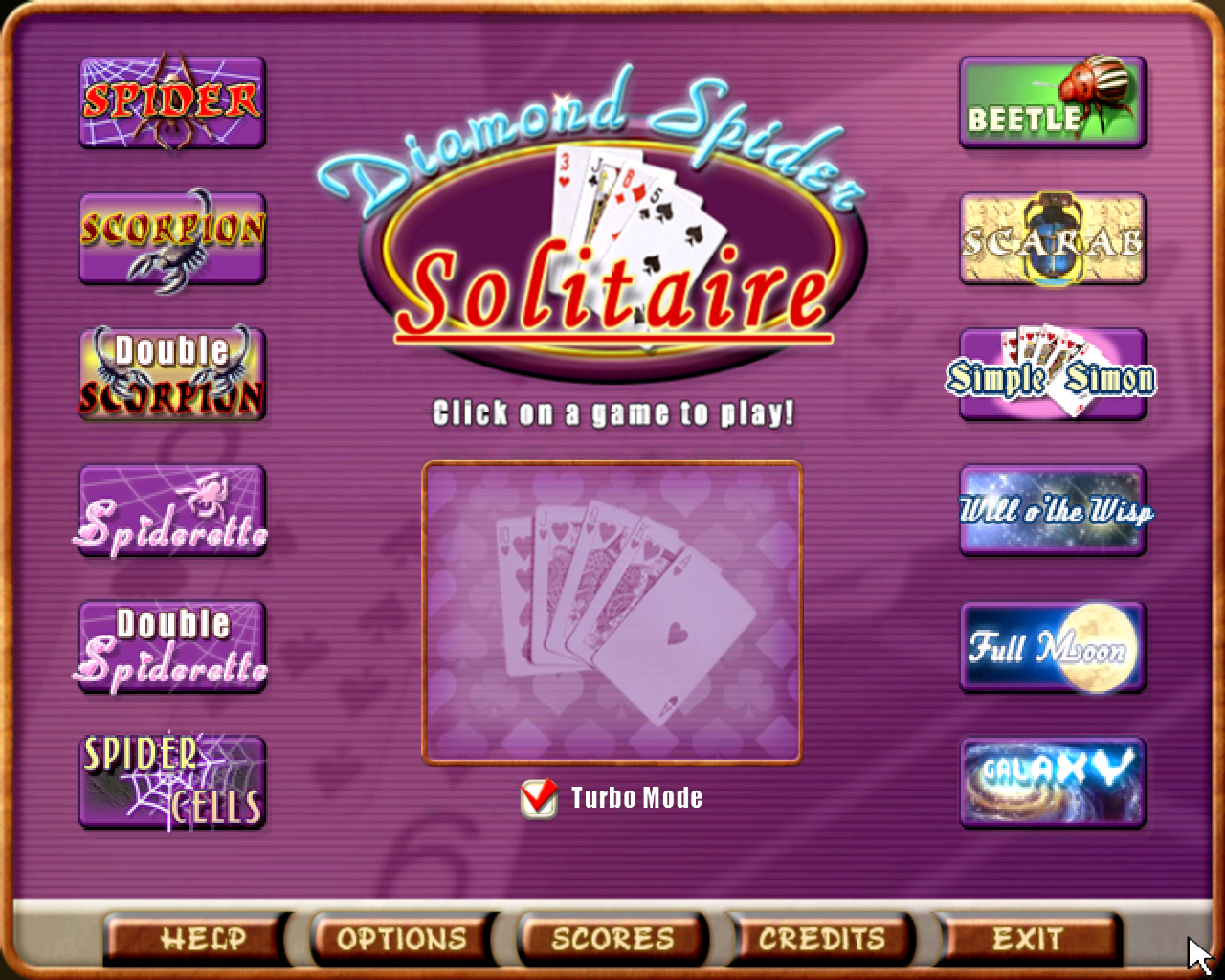1225x980 pixels.
Task: Play the Full Moon variant
Action: (1051, 647)
